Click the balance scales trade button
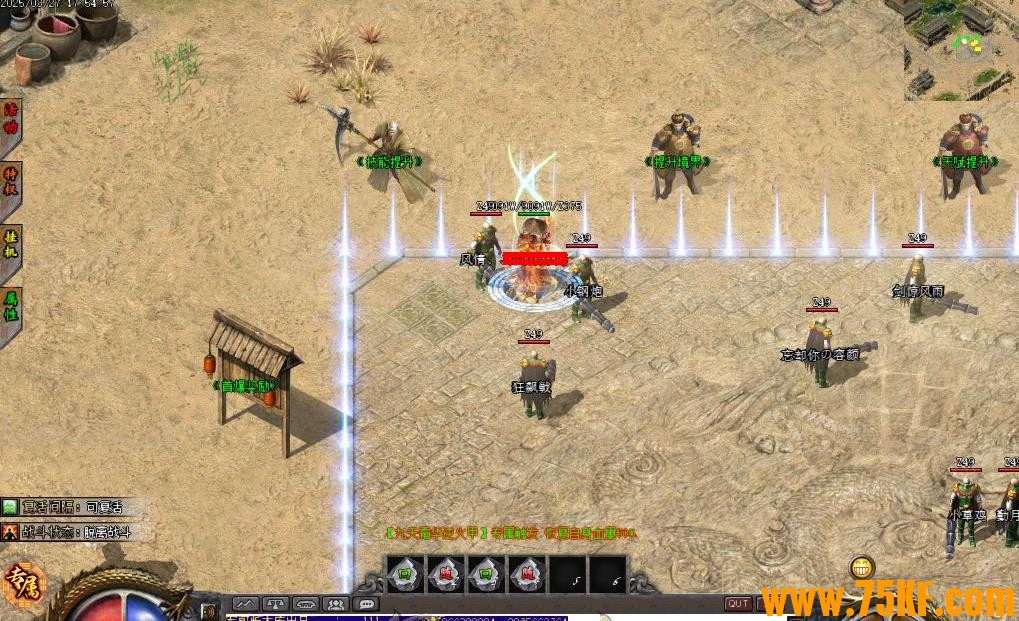 [x=276, y=604]
